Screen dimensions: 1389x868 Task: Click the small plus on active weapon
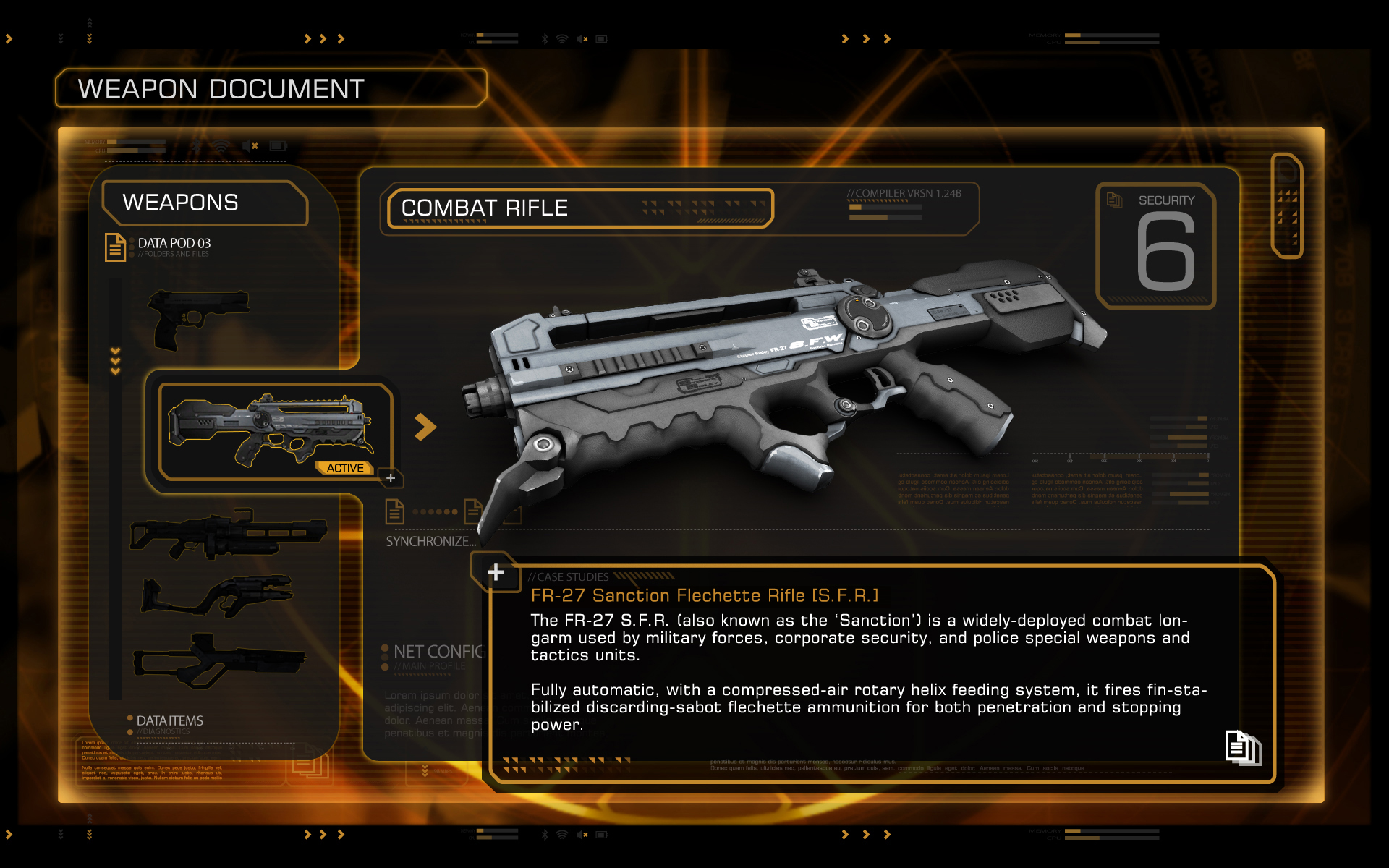(x=391, y=478)
